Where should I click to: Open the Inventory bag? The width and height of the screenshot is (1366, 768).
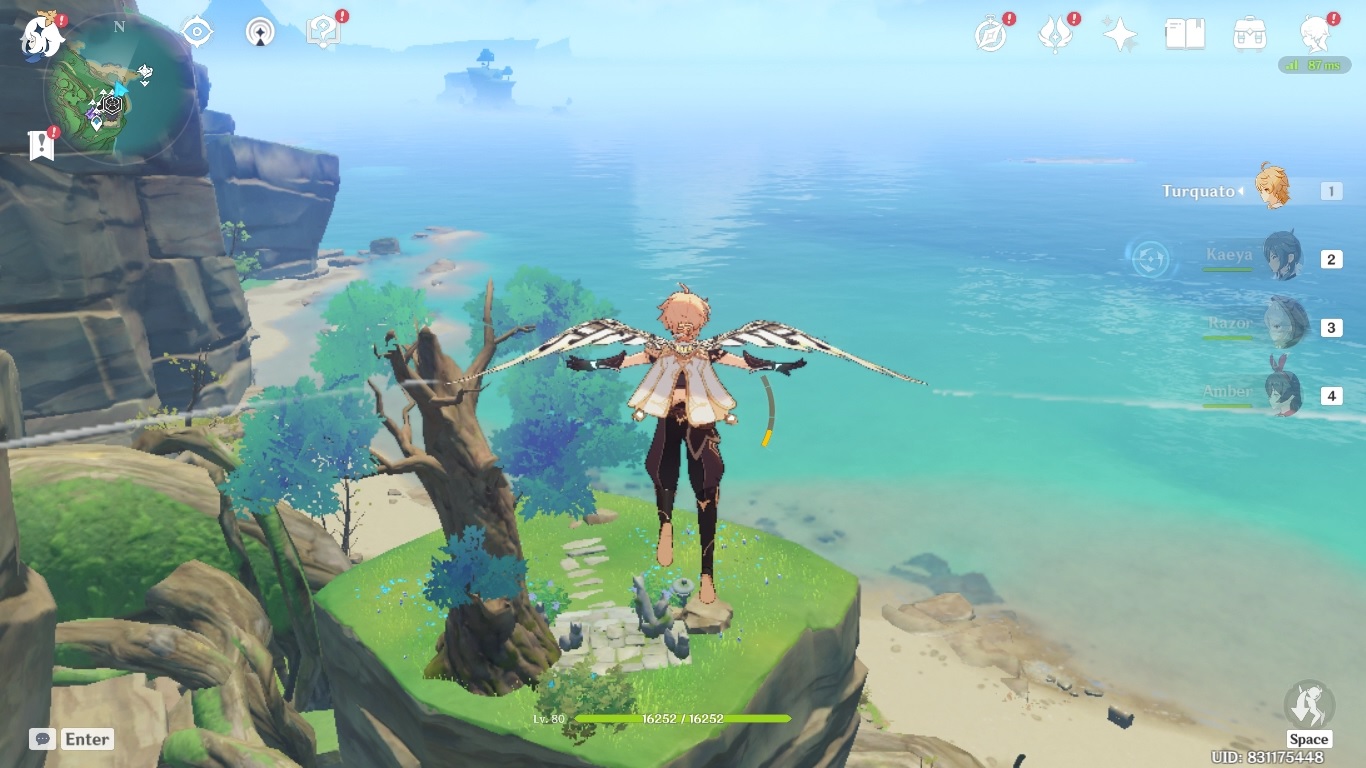coord(1249,32)
